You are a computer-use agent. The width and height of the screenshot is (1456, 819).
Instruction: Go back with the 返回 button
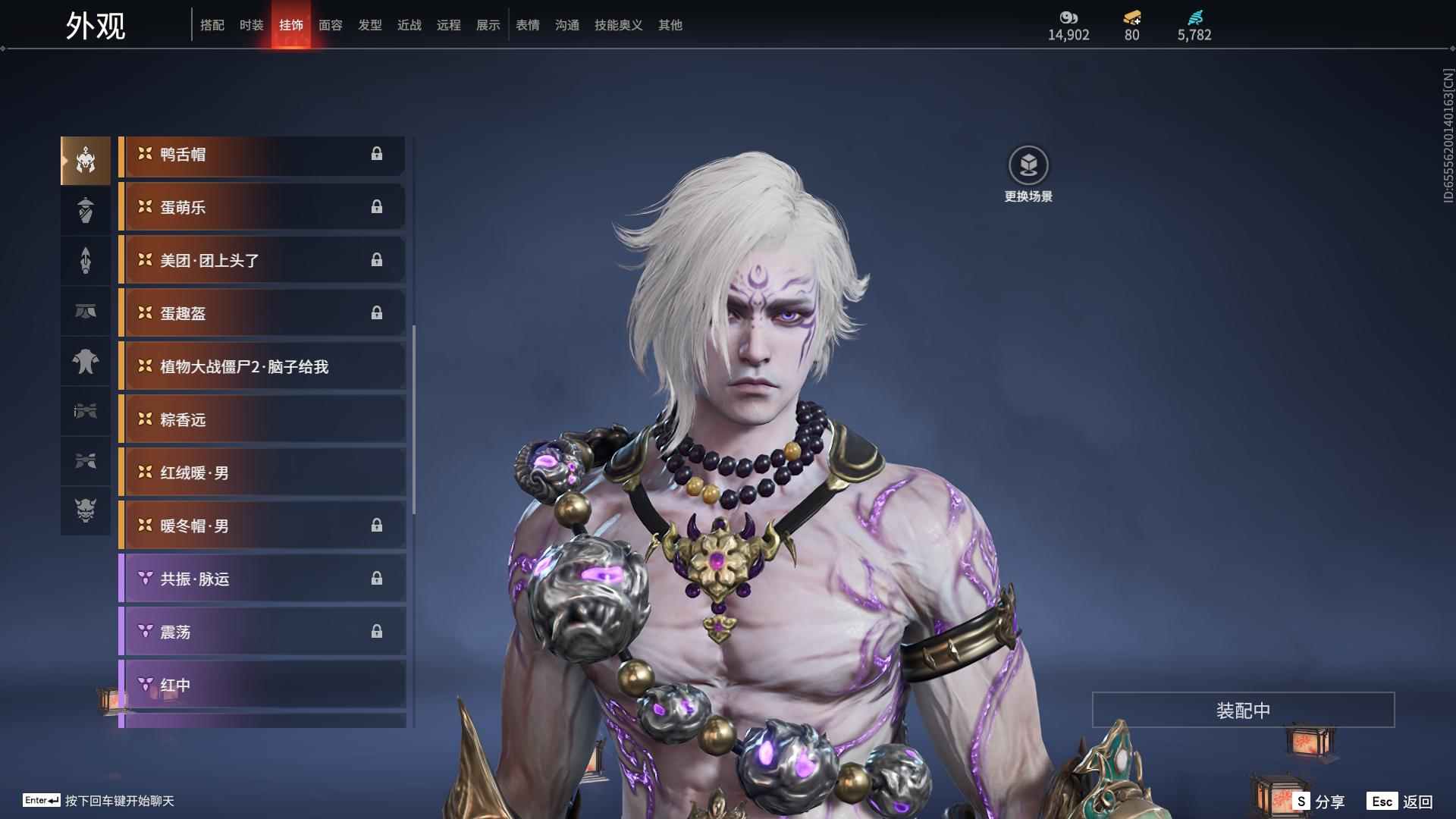[x=1401, y=801]
